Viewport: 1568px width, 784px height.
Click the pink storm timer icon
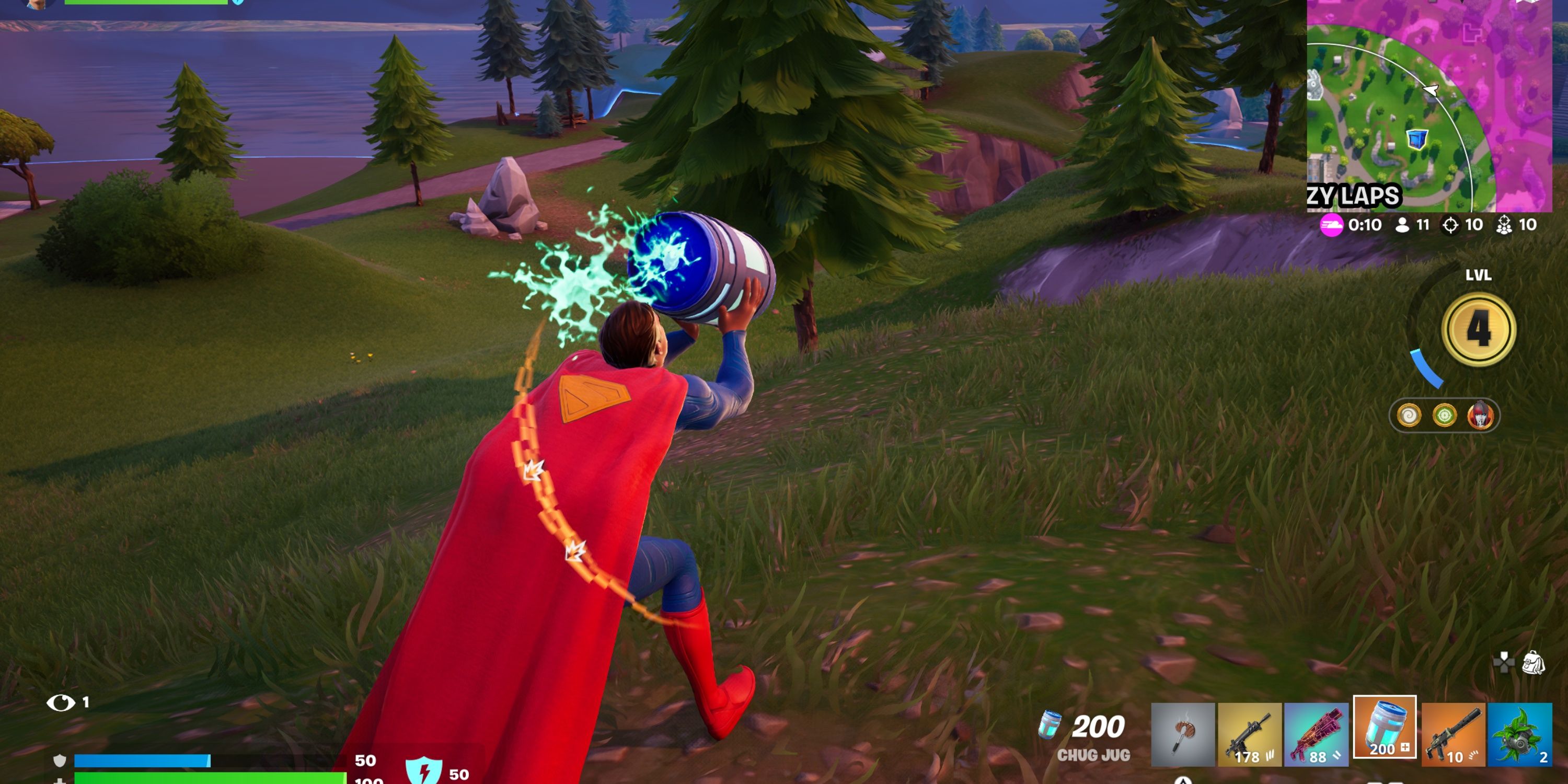[1331, 226]
